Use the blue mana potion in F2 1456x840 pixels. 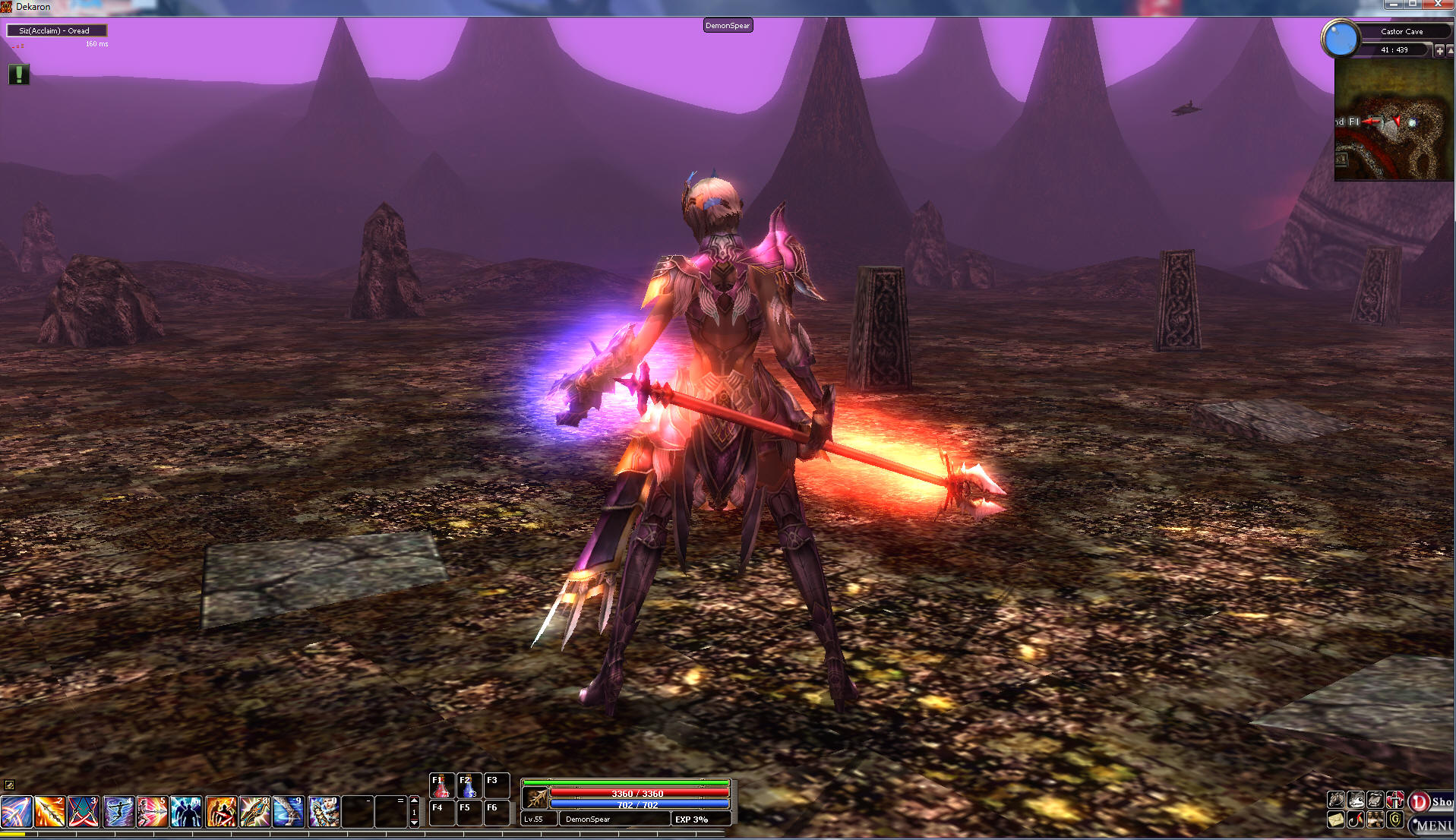[469, 787]
